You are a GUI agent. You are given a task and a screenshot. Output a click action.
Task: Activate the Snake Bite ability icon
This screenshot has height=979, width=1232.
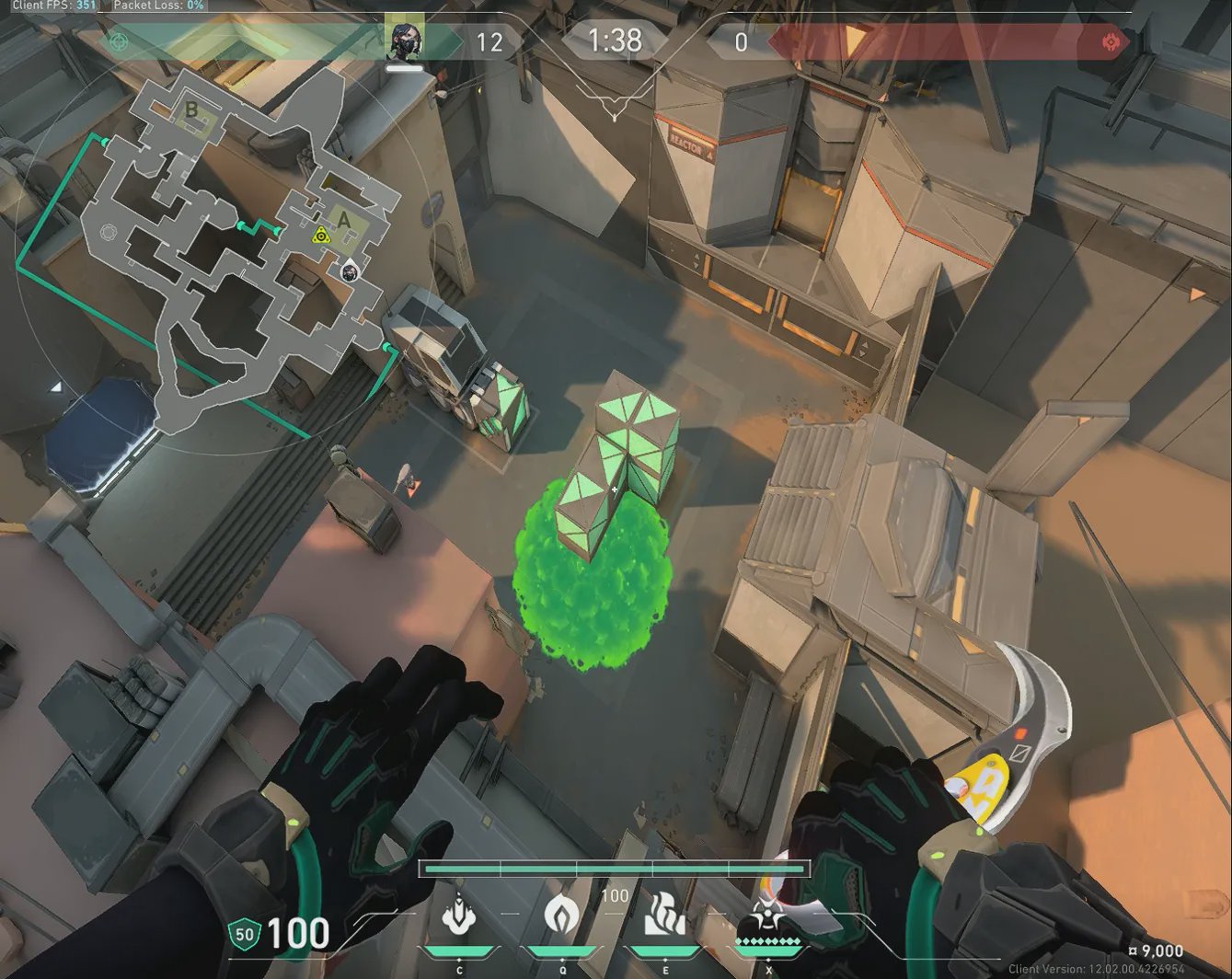(x=458, y=916)
